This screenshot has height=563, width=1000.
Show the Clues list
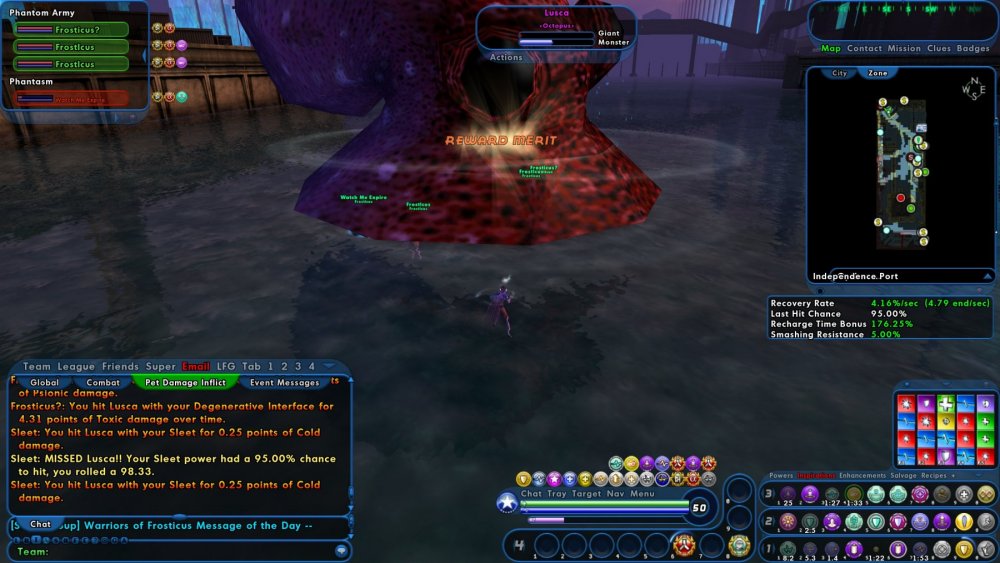939,48
